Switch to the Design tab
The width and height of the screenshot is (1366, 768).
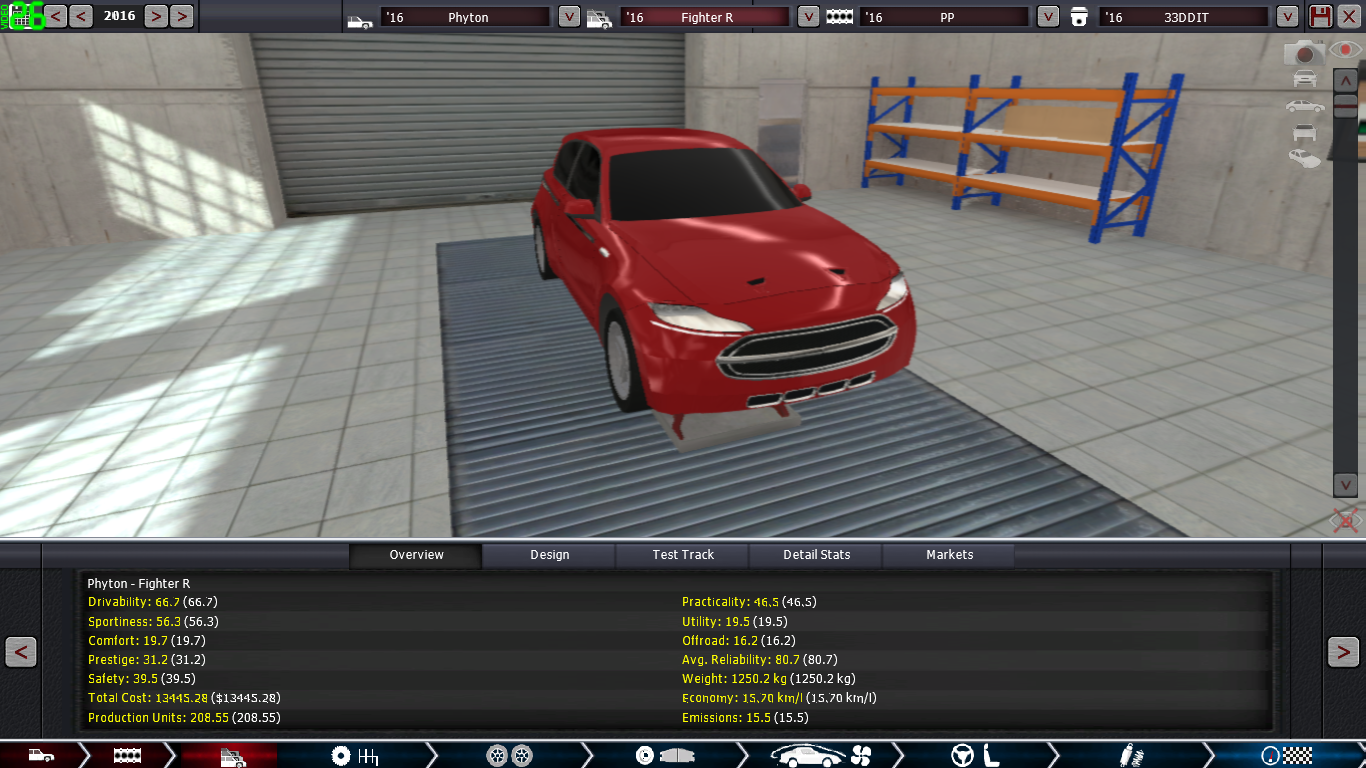(549, 555)
